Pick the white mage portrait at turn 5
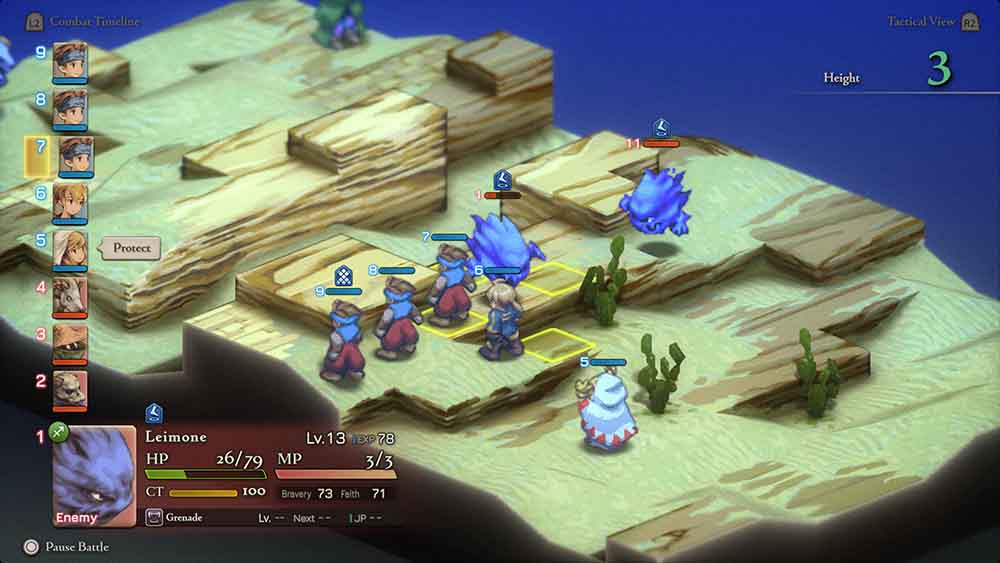 pos(70,249)
